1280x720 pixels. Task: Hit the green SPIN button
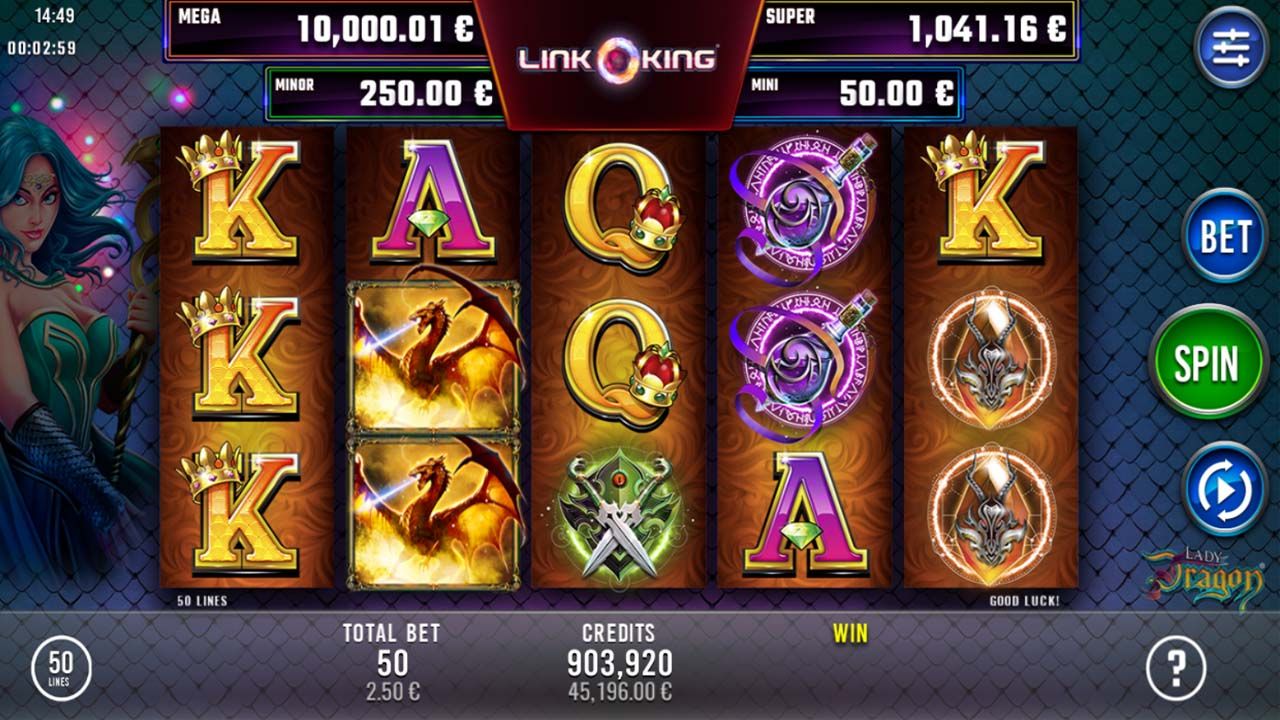point(1208,363)
